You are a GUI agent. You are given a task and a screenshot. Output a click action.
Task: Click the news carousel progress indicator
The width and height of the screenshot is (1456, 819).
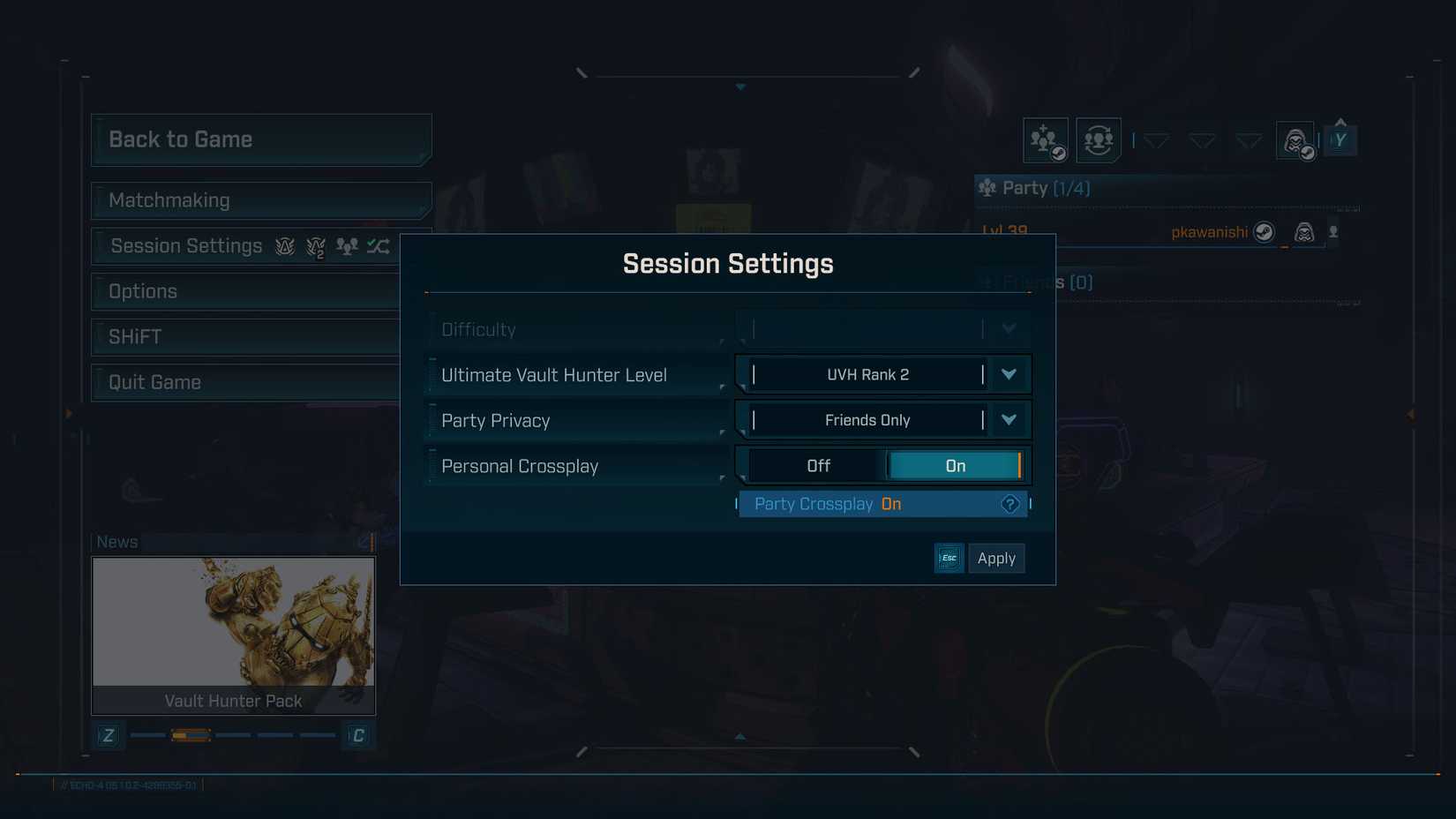(191, 734)
